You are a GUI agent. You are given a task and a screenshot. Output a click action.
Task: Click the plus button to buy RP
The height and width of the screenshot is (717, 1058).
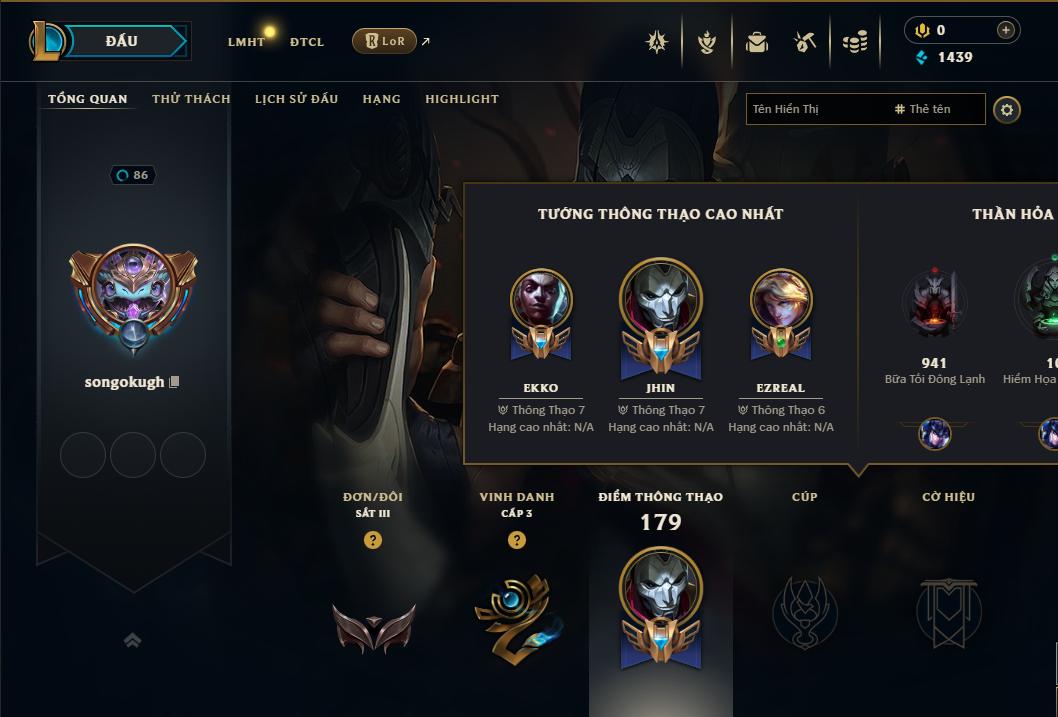pyautogui.click(x=1006, y=30)
